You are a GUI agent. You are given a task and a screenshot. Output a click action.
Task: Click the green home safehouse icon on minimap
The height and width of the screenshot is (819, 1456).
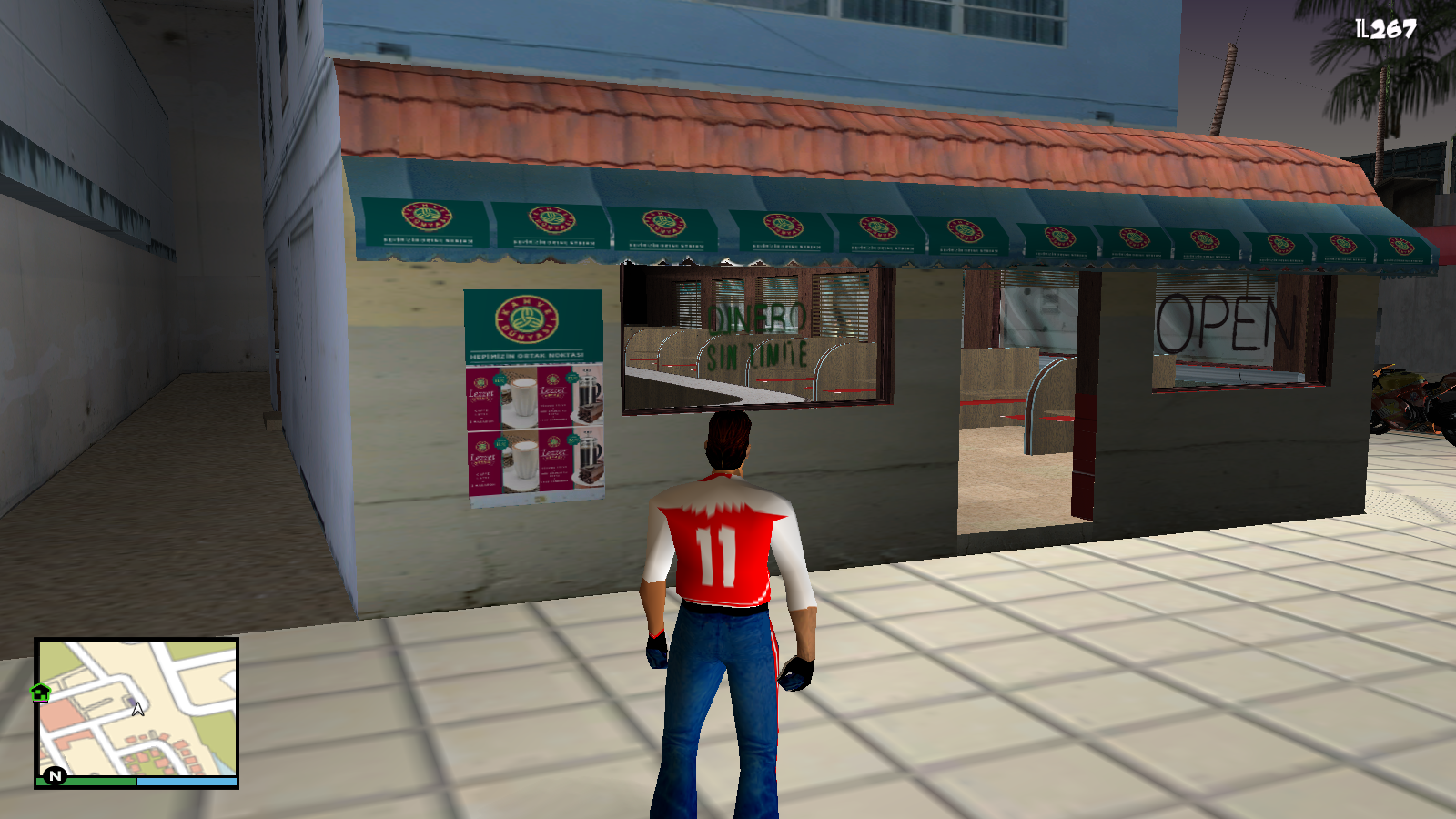(x=40, y=693)
